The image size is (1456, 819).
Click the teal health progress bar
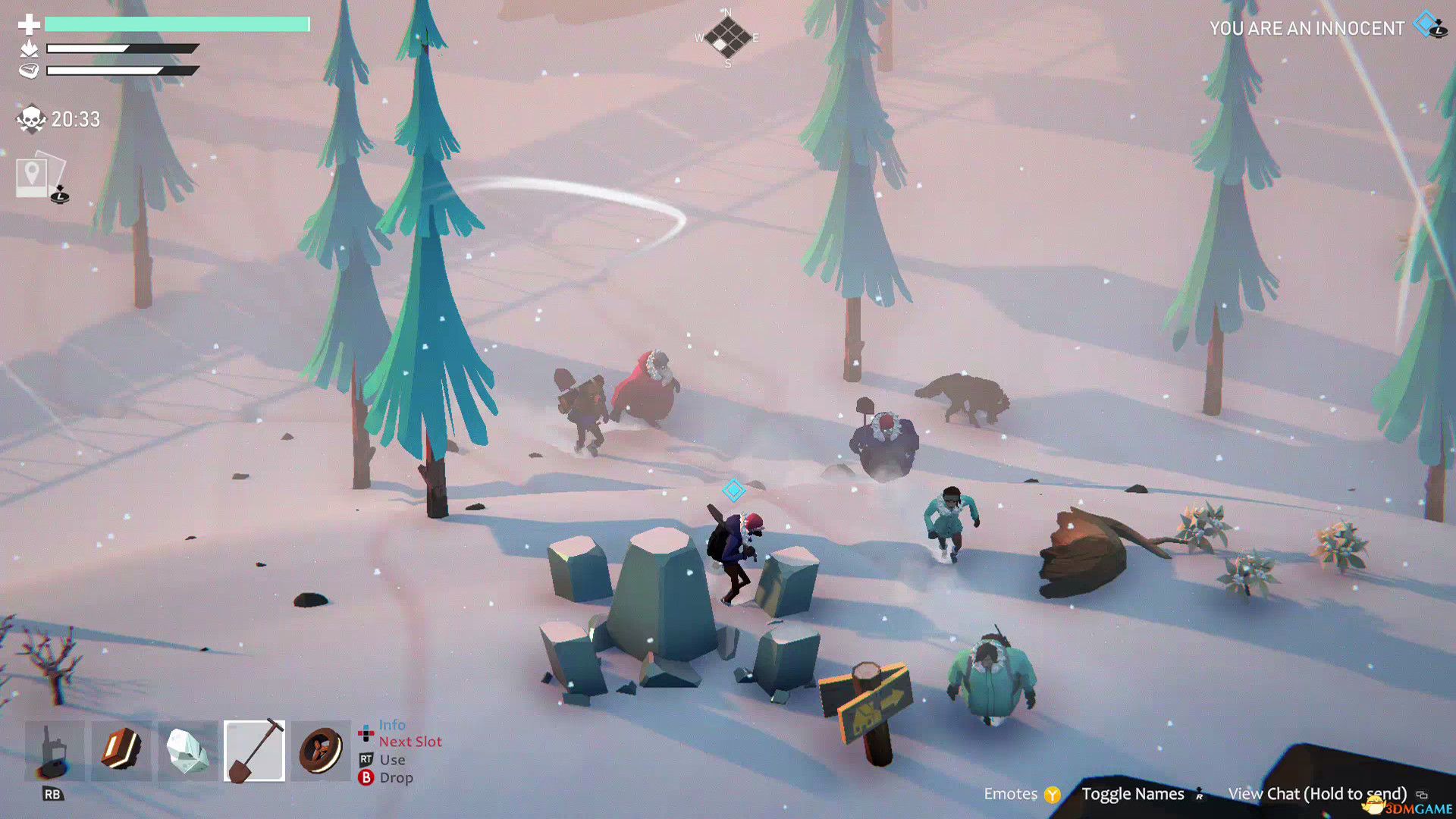(178, 25)
